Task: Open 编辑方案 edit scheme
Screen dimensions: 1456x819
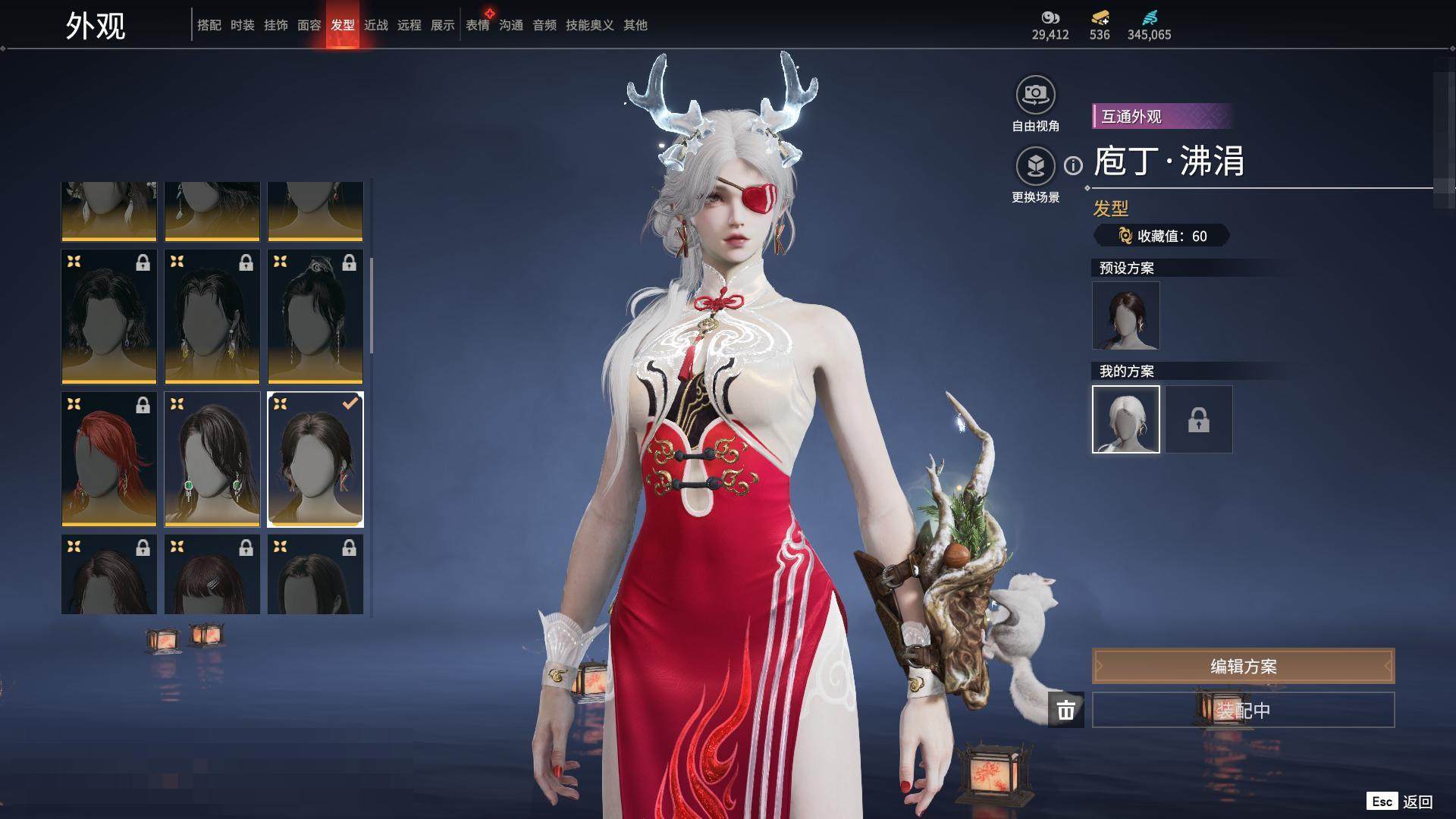Action: pos(1243,667)
